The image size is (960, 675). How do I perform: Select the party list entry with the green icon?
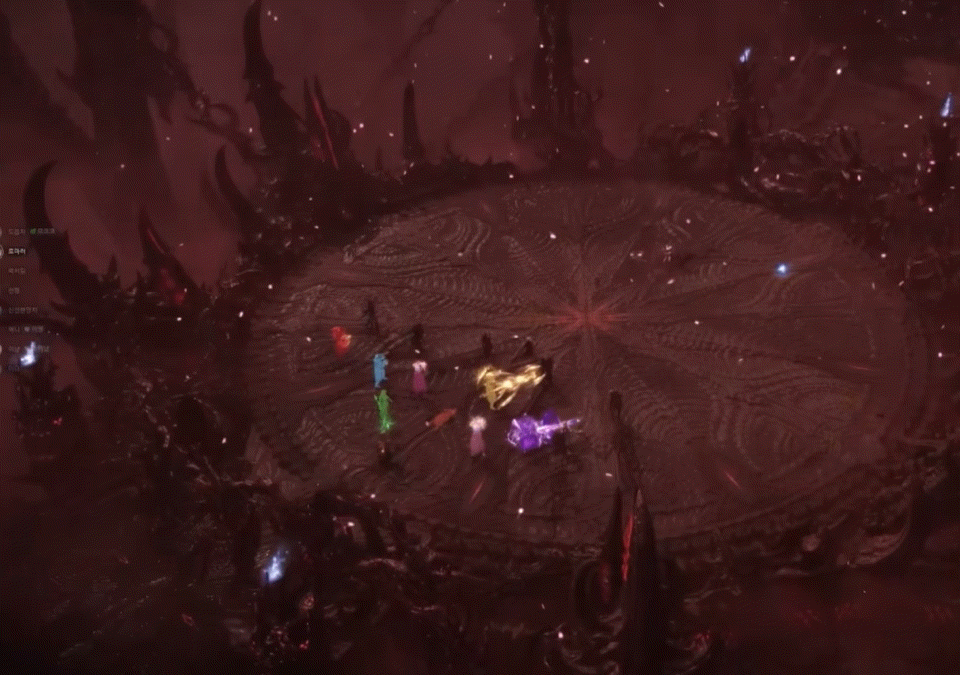point(20,232)
